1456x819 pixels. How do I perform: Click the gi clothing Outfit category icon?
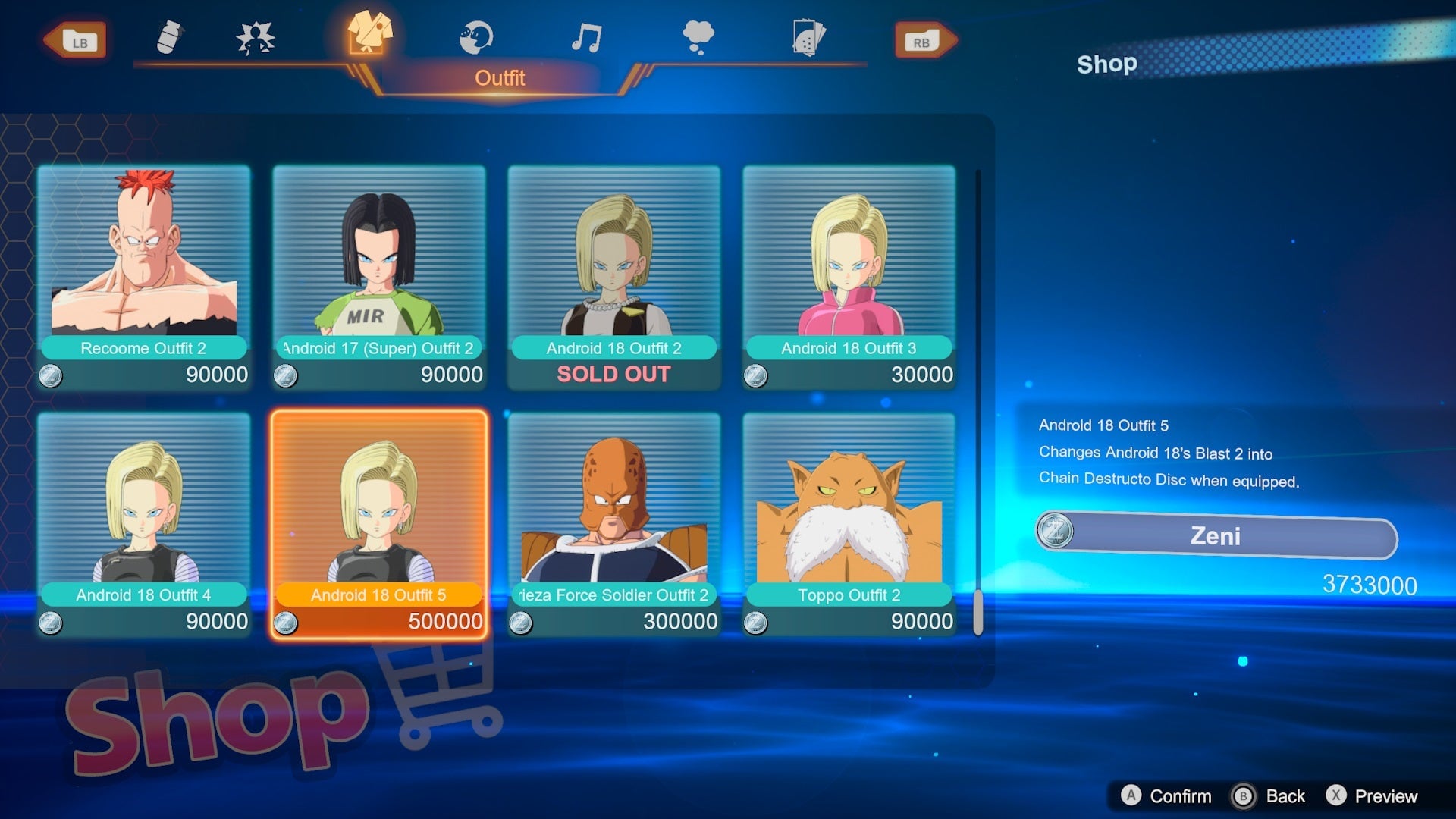371,36
